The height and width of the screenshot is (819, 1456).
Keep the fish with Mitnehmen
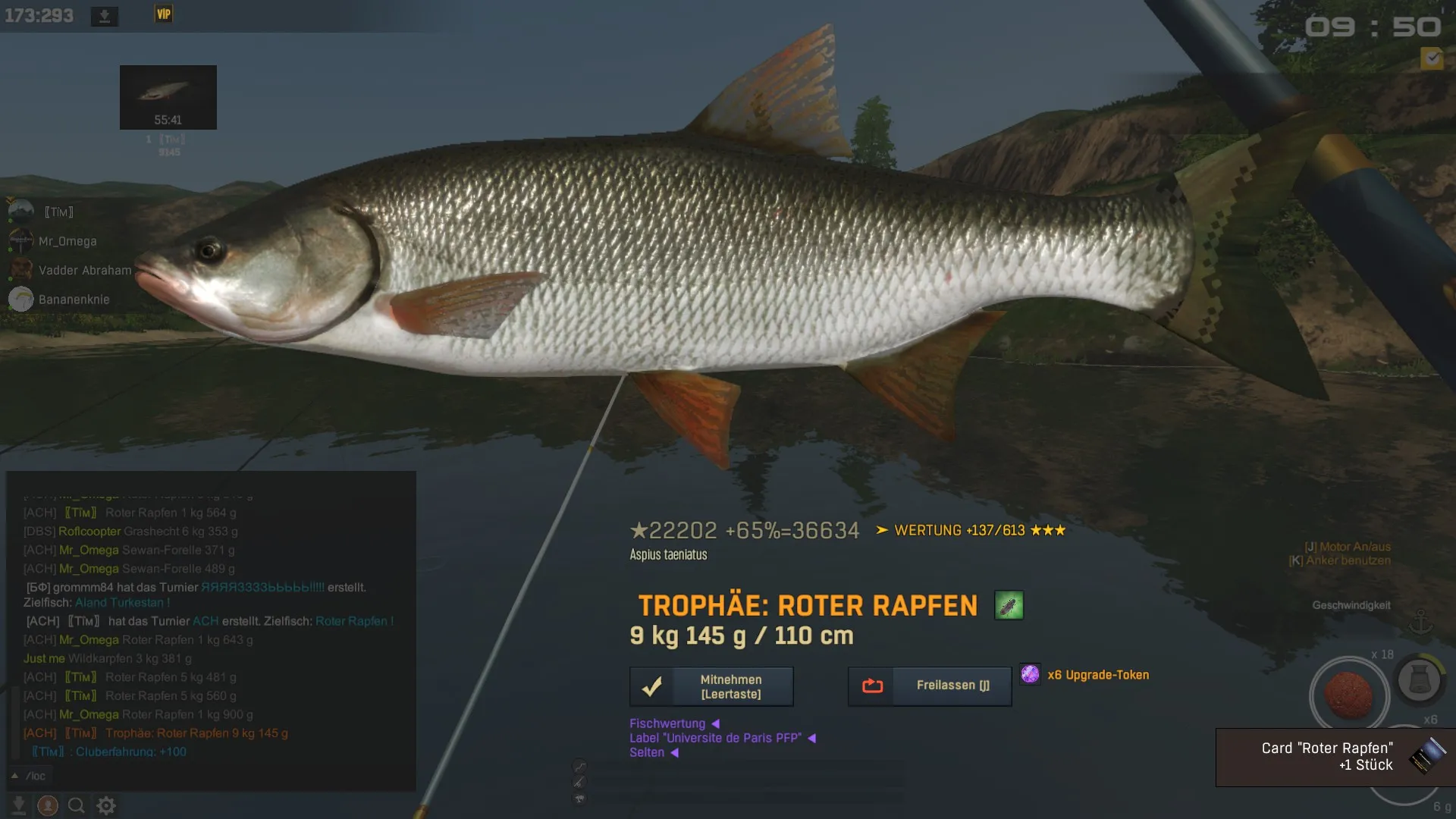coord(711,686)
